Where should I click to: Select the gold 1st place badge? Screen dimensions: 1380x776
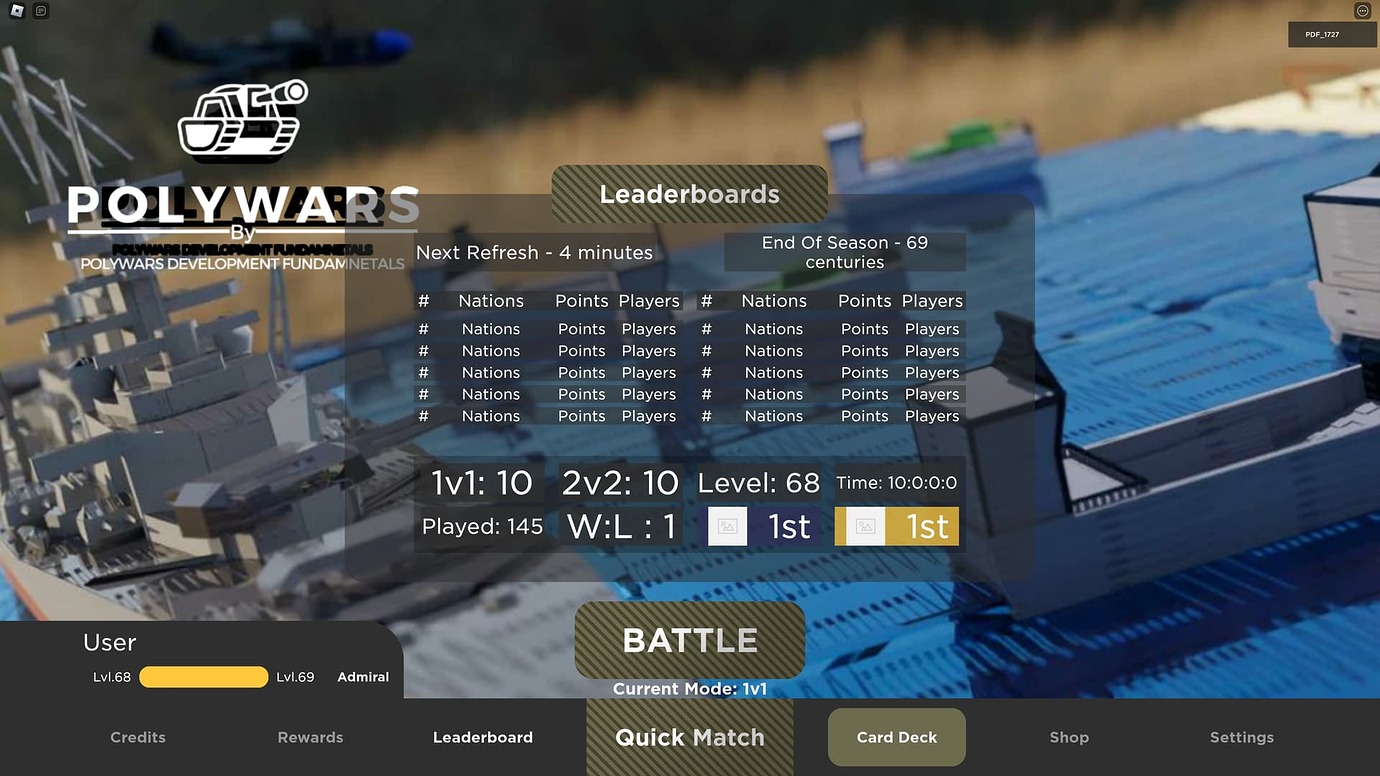[x=897, y=527]
